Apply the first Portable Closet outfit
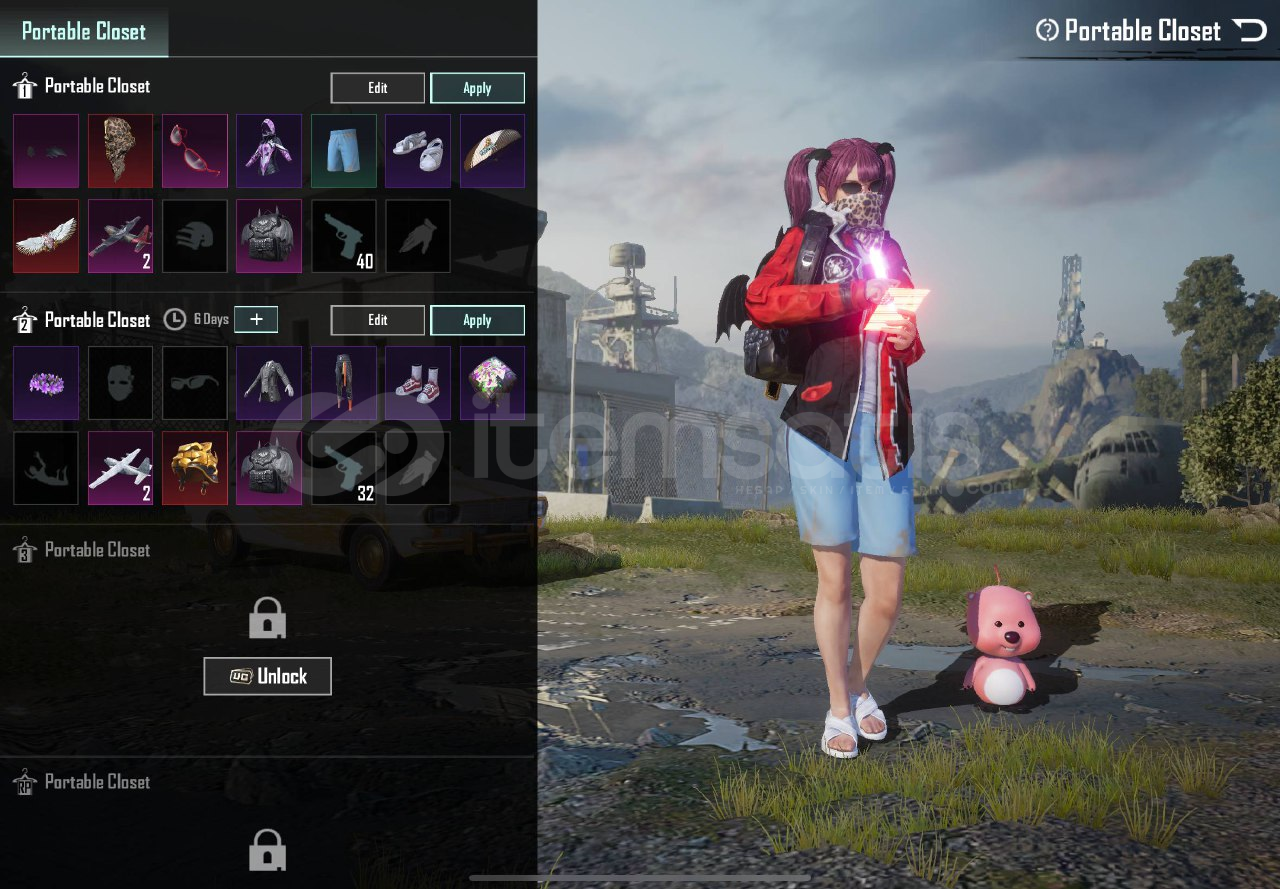 click(x=477, y=88)
